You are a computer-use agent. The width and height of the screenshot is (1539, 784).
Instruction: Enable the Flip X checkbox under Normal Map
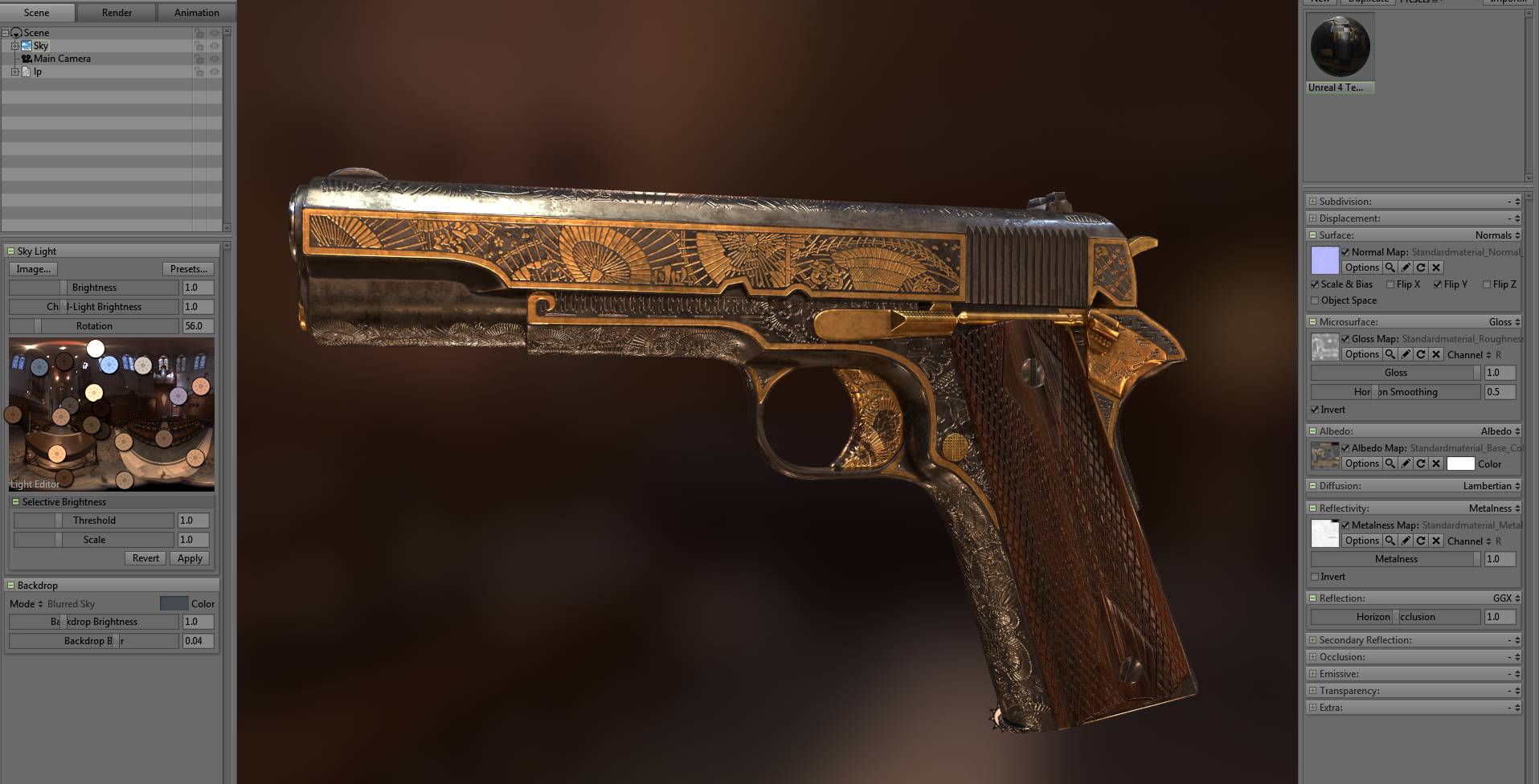tap(1391, 284)
